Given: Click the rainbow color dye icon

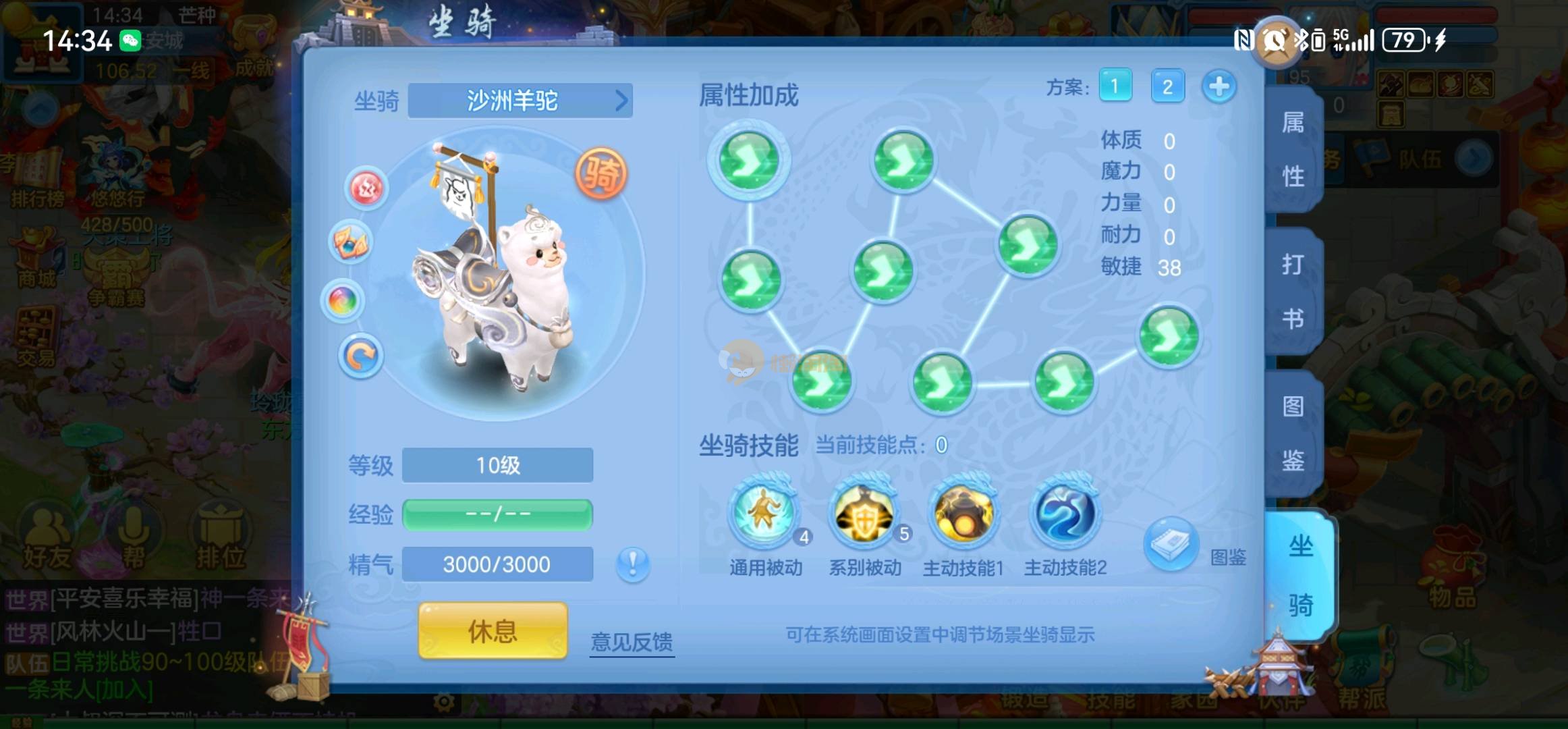Looking at the screenshot, I should point(343,300).
